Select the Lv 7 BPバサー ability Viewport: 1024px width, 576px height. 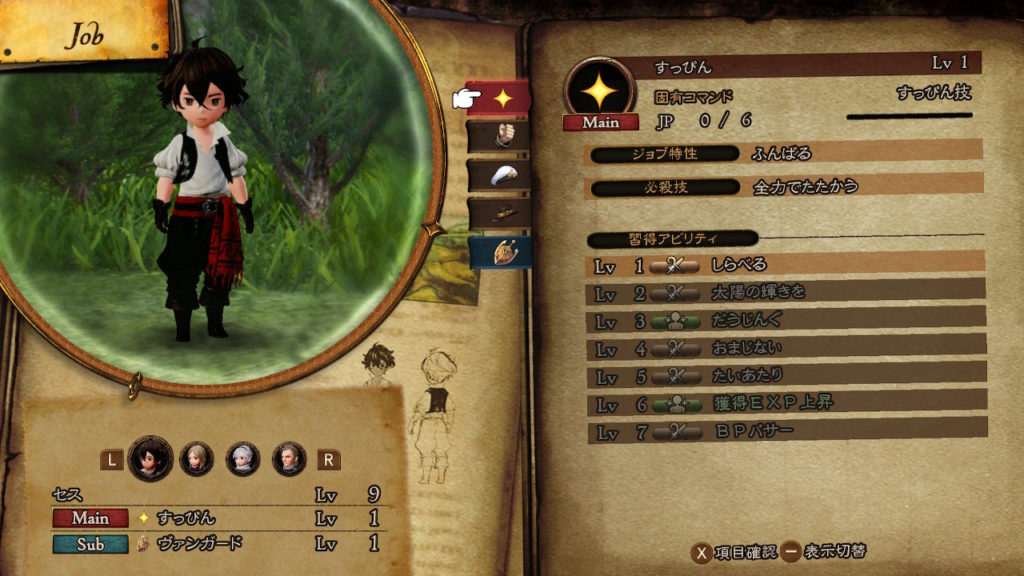pos(785,430)
